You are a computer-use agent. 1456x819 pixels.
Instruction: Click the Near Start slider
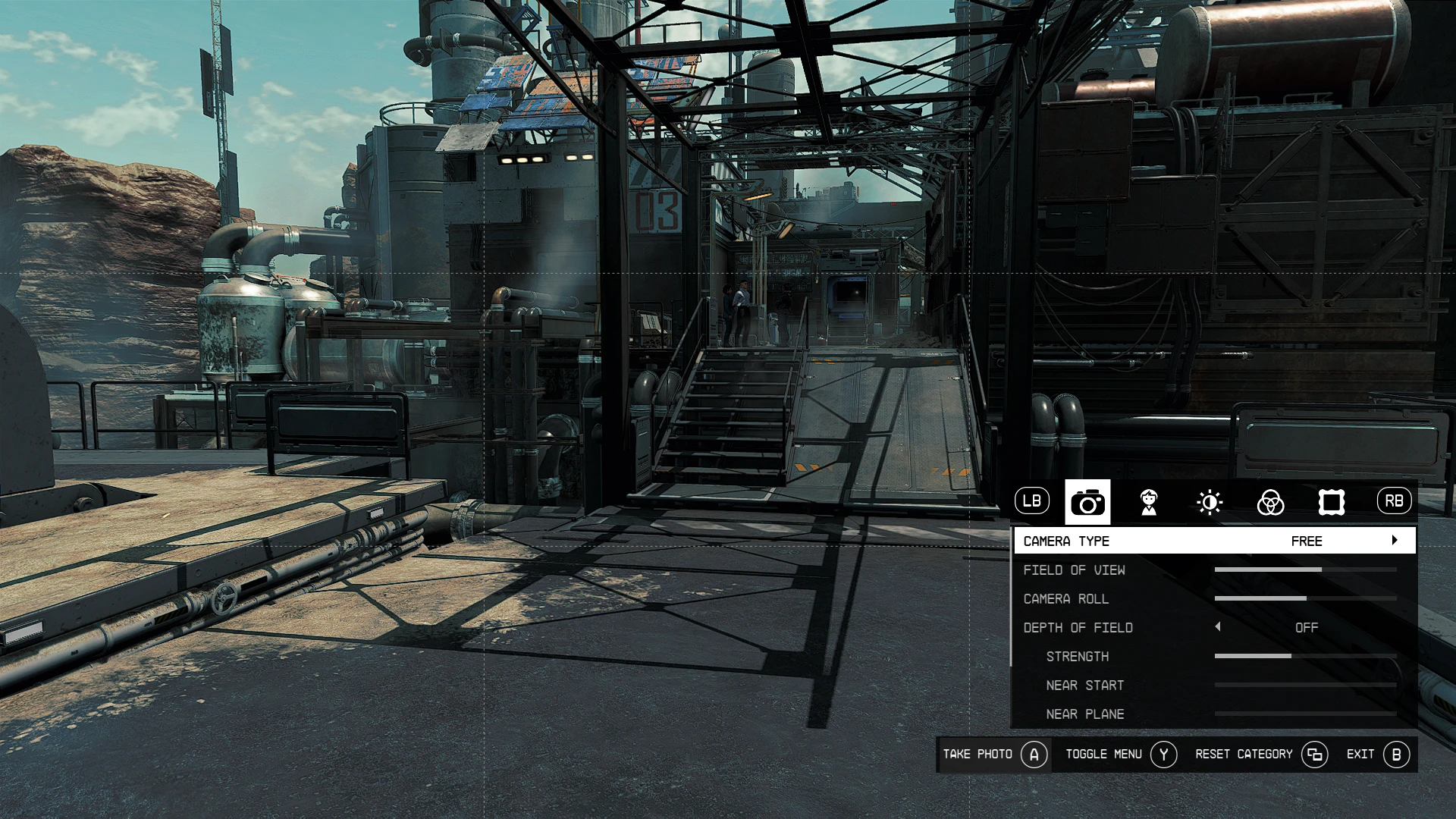click(x=1305, y=685)
